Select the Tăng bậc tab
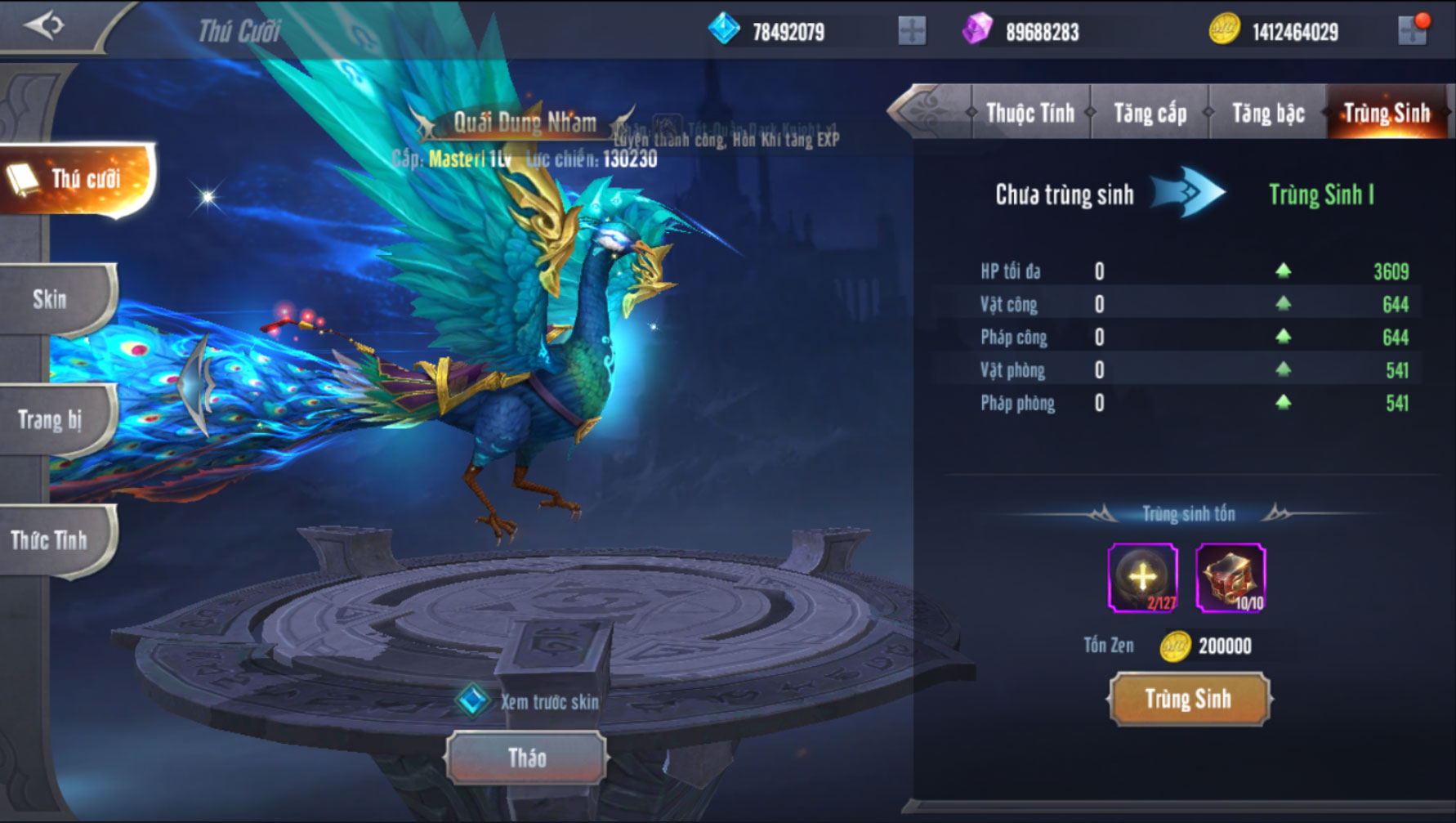 pos(1267,113)
